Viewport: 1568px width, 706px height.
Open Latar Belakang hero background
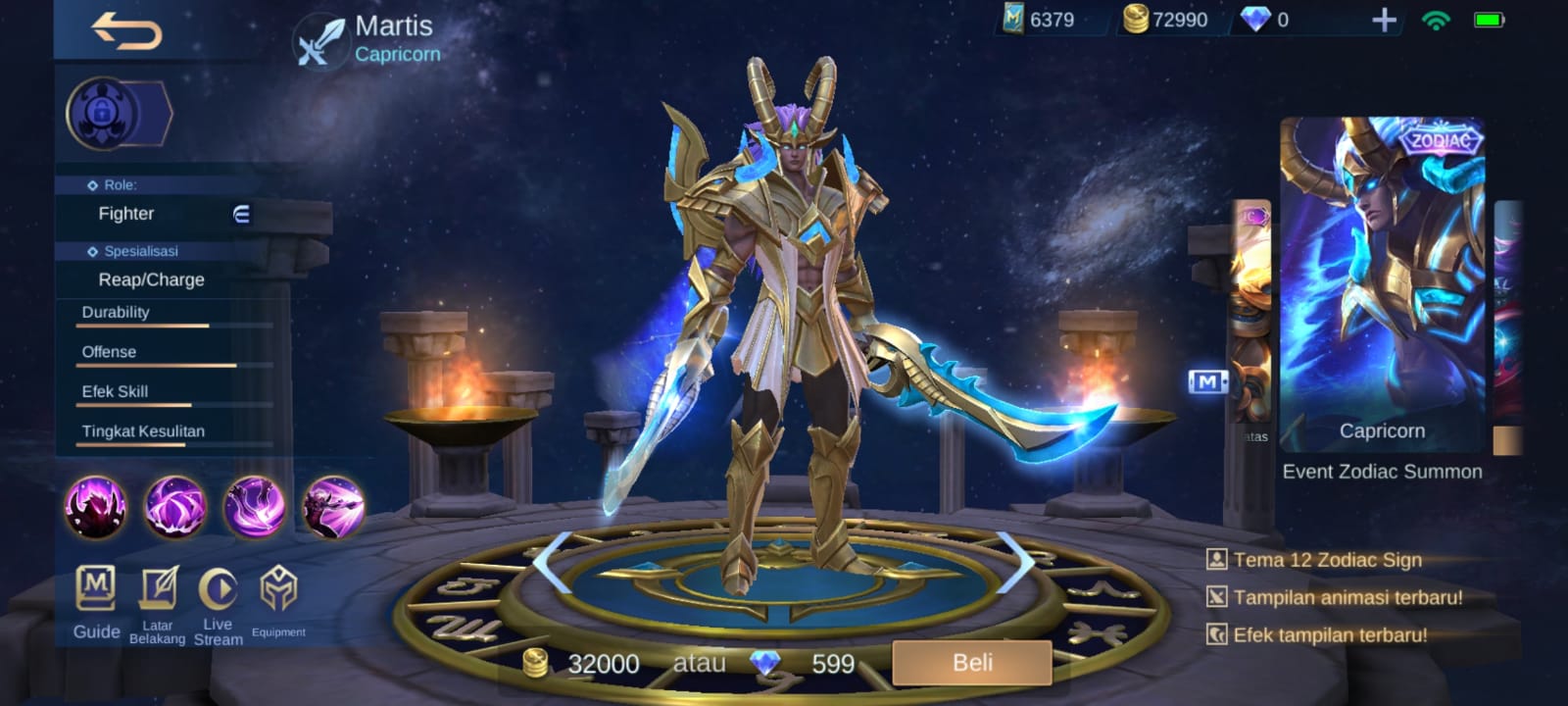tap(157, 603)
